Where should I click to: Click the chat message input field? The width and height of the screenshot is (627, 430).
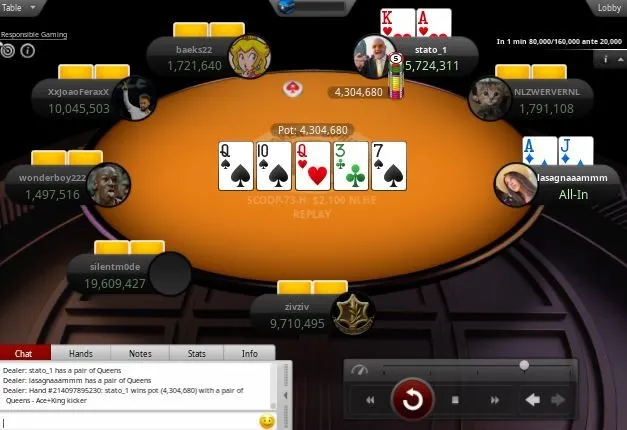click(x=130, y=422)
